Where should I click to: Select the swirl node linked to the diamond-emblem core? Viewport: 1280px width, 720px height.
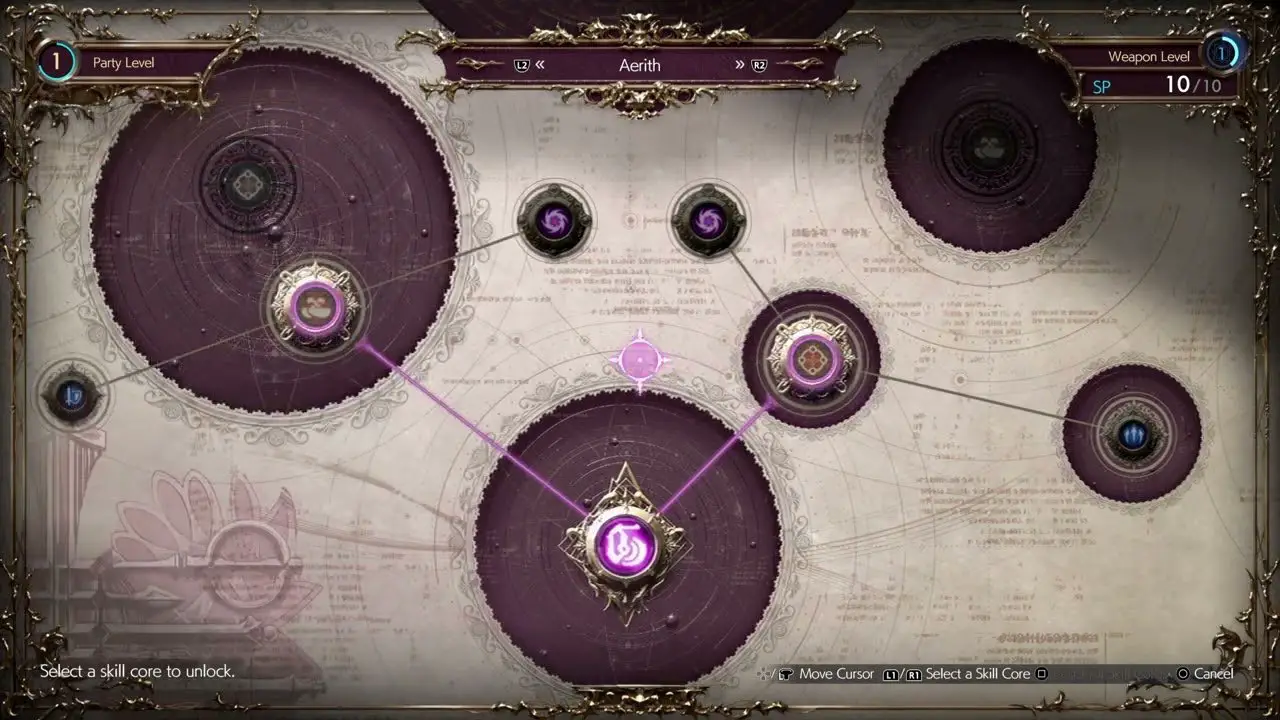(709, 220)
